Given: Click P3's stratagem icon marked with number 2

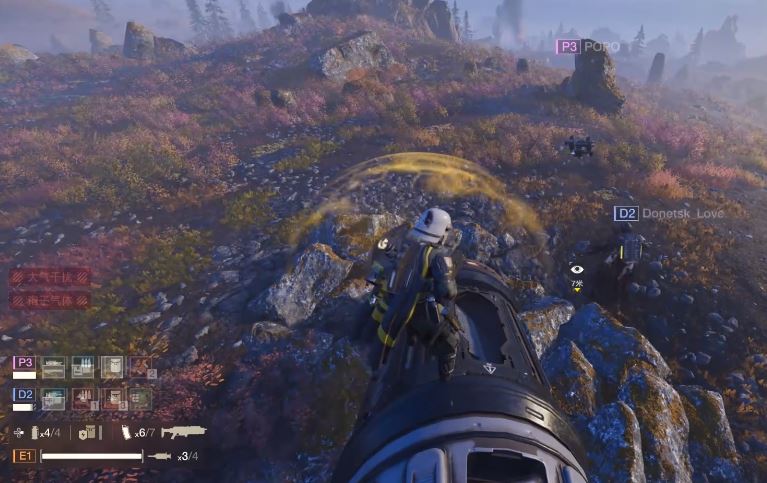Looking at the screenshot, I should pos(141,368).
